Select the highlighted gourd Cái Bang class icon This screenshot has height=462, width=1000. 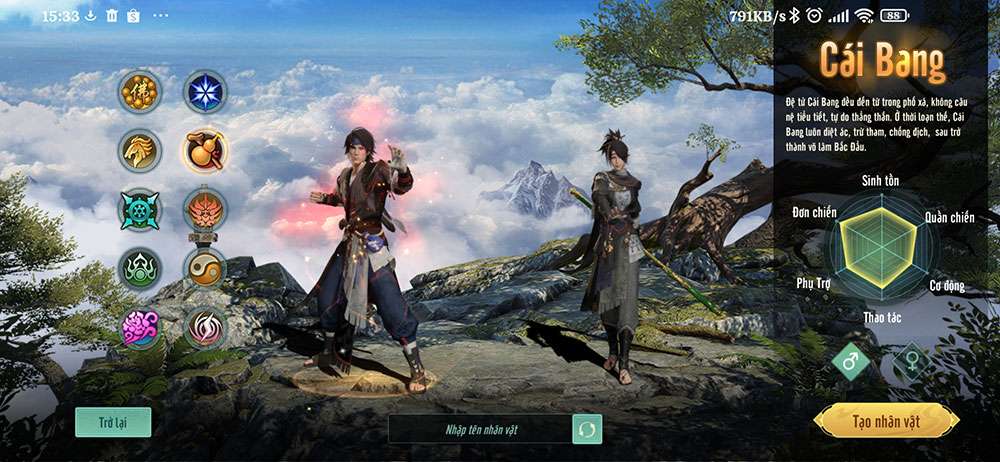click(x=204, y=151)
